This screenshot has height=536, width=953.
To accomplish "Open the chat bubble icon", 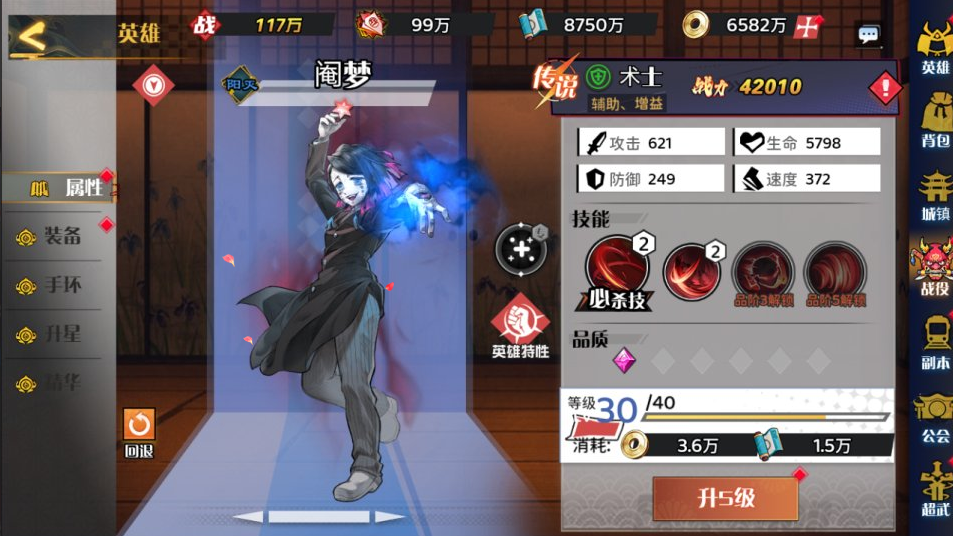I will [x=869, y=34].
